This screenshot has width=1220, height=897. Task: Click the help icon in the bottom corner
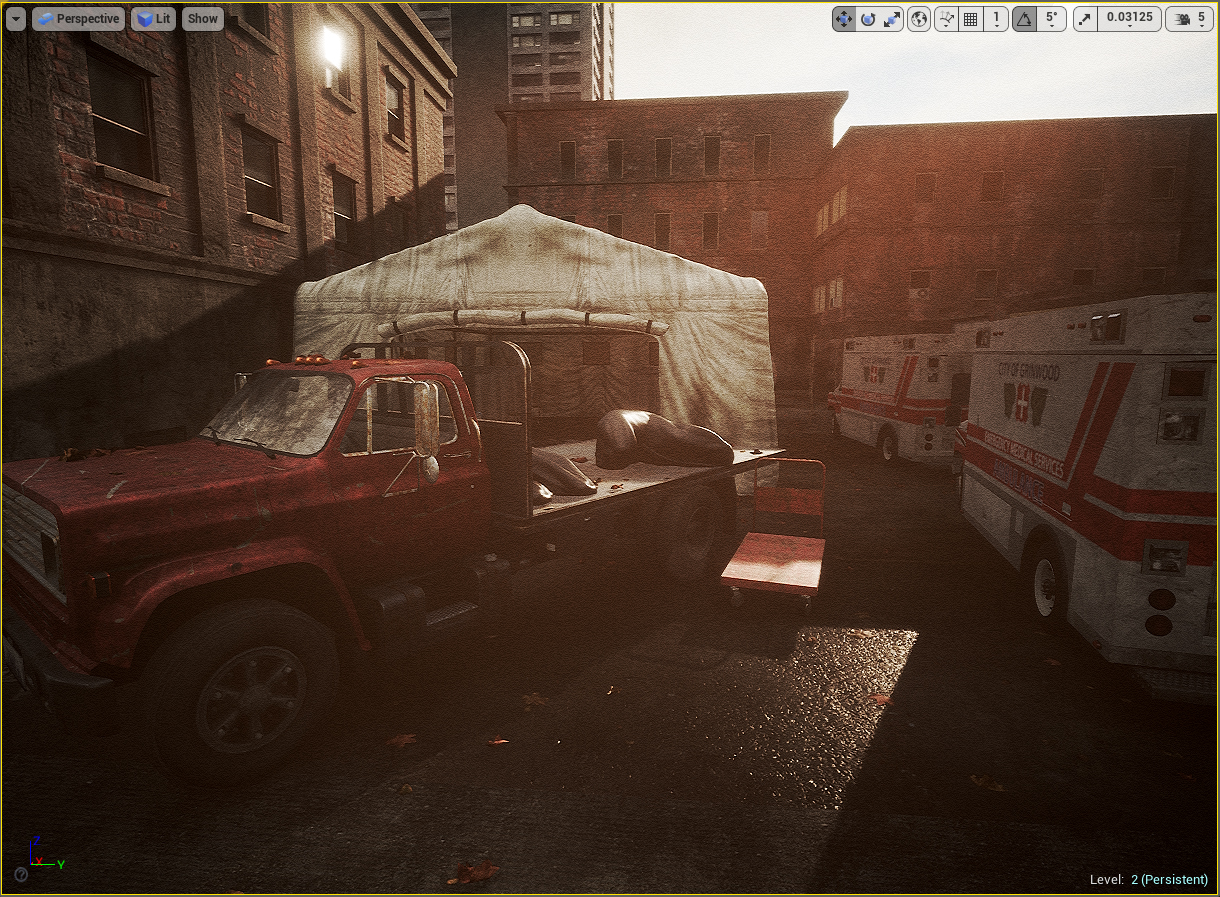point(21,875)
